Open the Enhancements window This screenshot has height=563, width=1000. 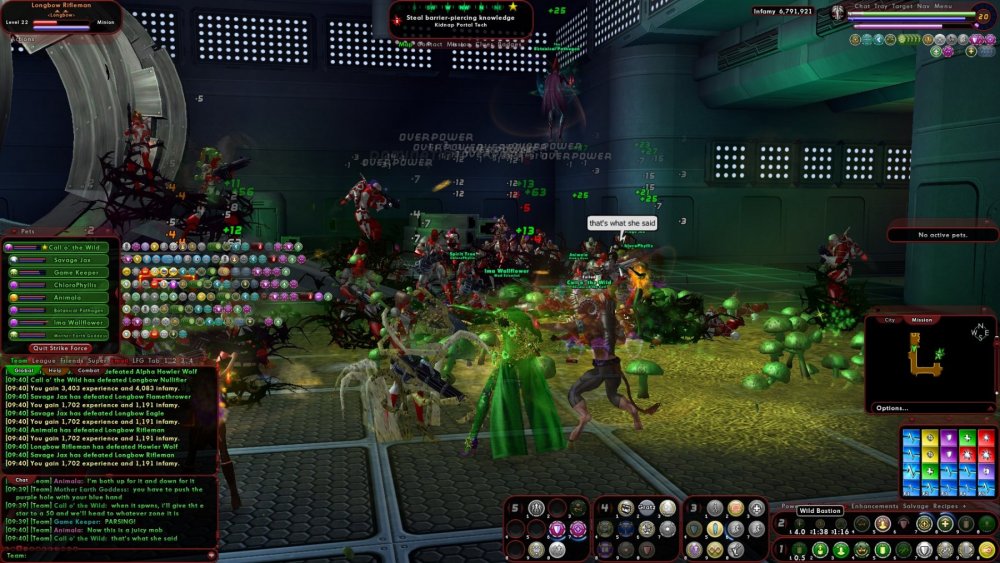[x=876, y=507]
